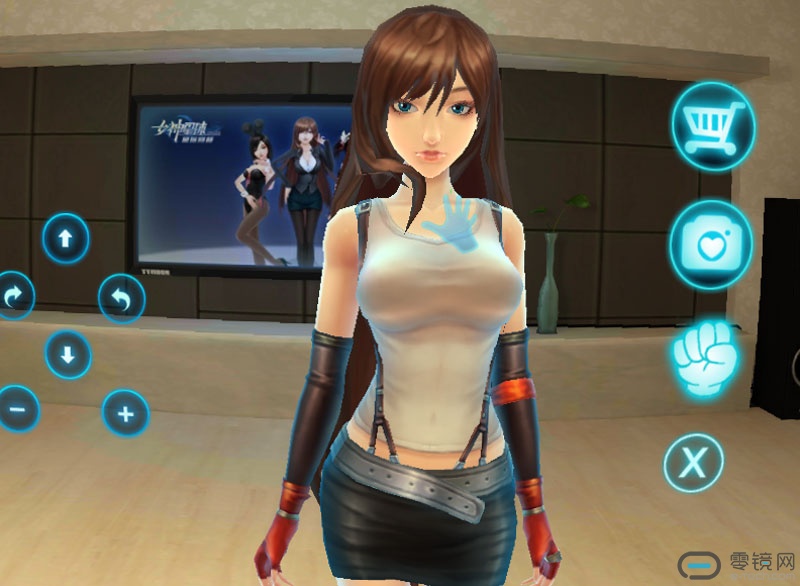Click the up arrow camera button
The image size is (800, 586).
pyautogui.click(x=66, y=239)
